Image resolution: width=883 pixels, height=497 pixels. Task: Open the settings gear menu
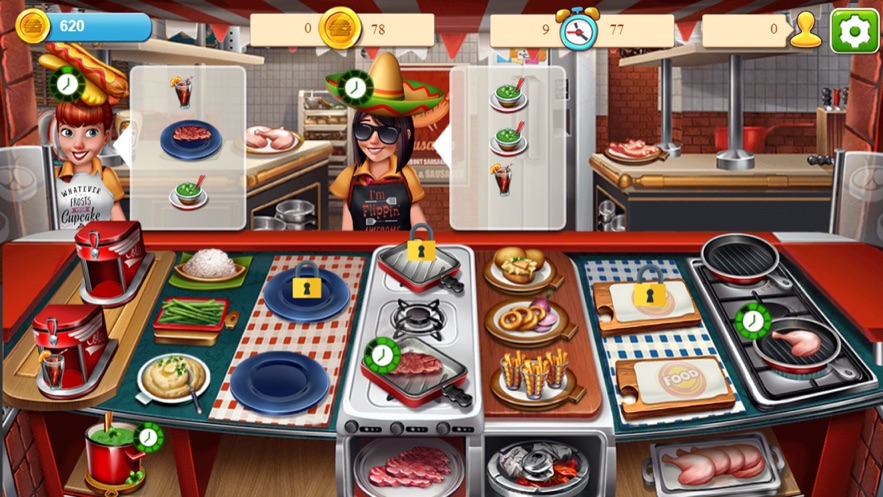[x=854, y=30]
